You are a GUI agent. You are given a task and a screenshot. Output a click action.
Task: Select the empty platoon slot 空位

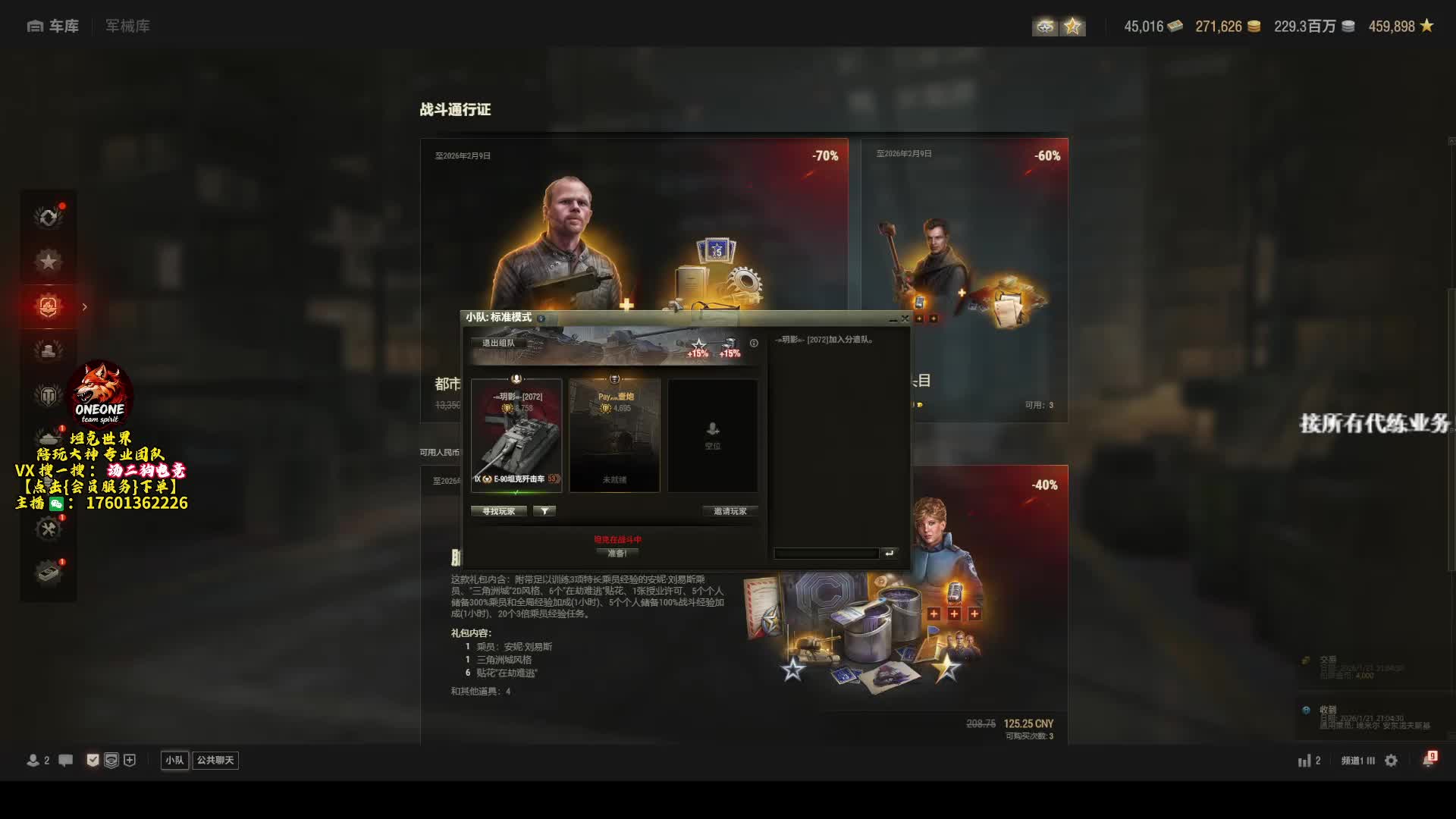pos(712,436)
